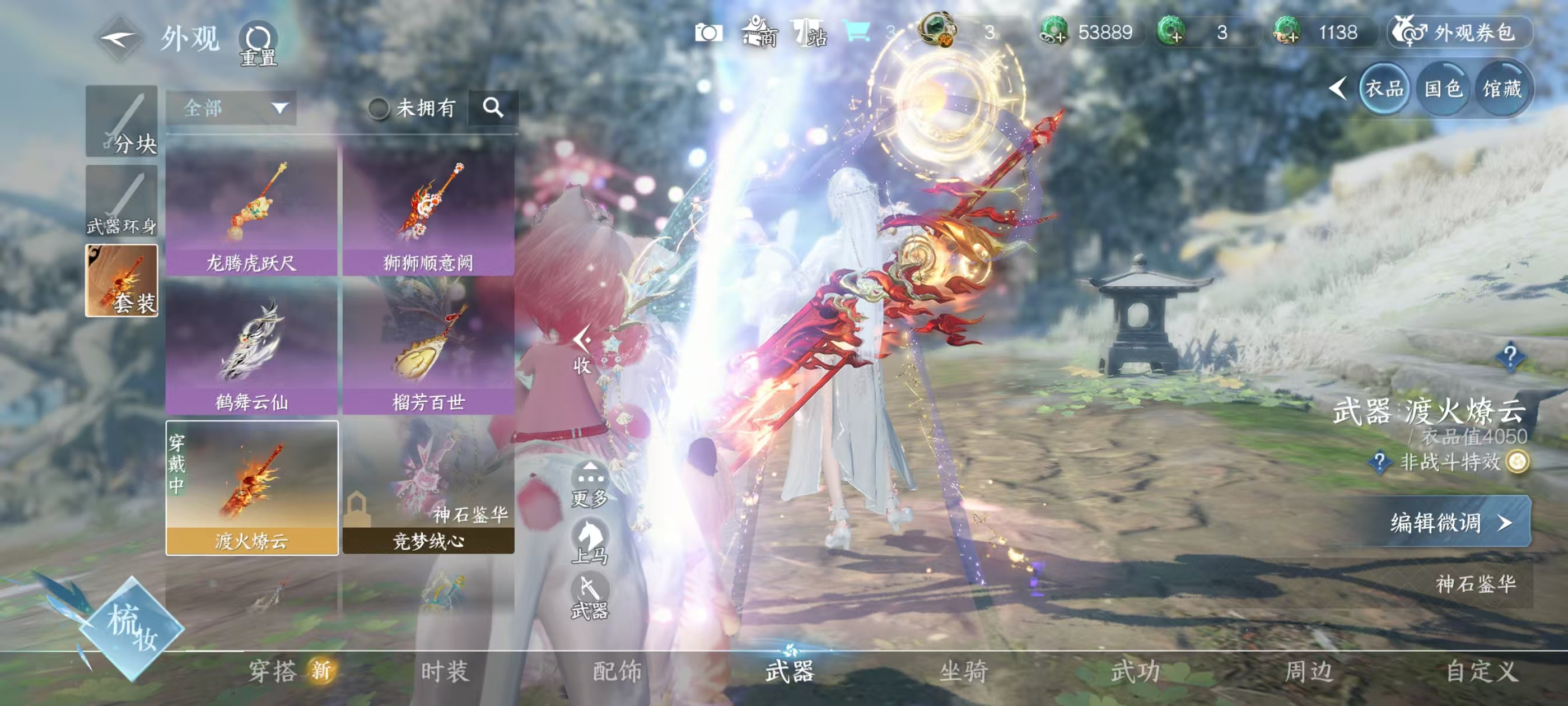Pick the 鹤舞云仙 weapon skin

(251, 347)
